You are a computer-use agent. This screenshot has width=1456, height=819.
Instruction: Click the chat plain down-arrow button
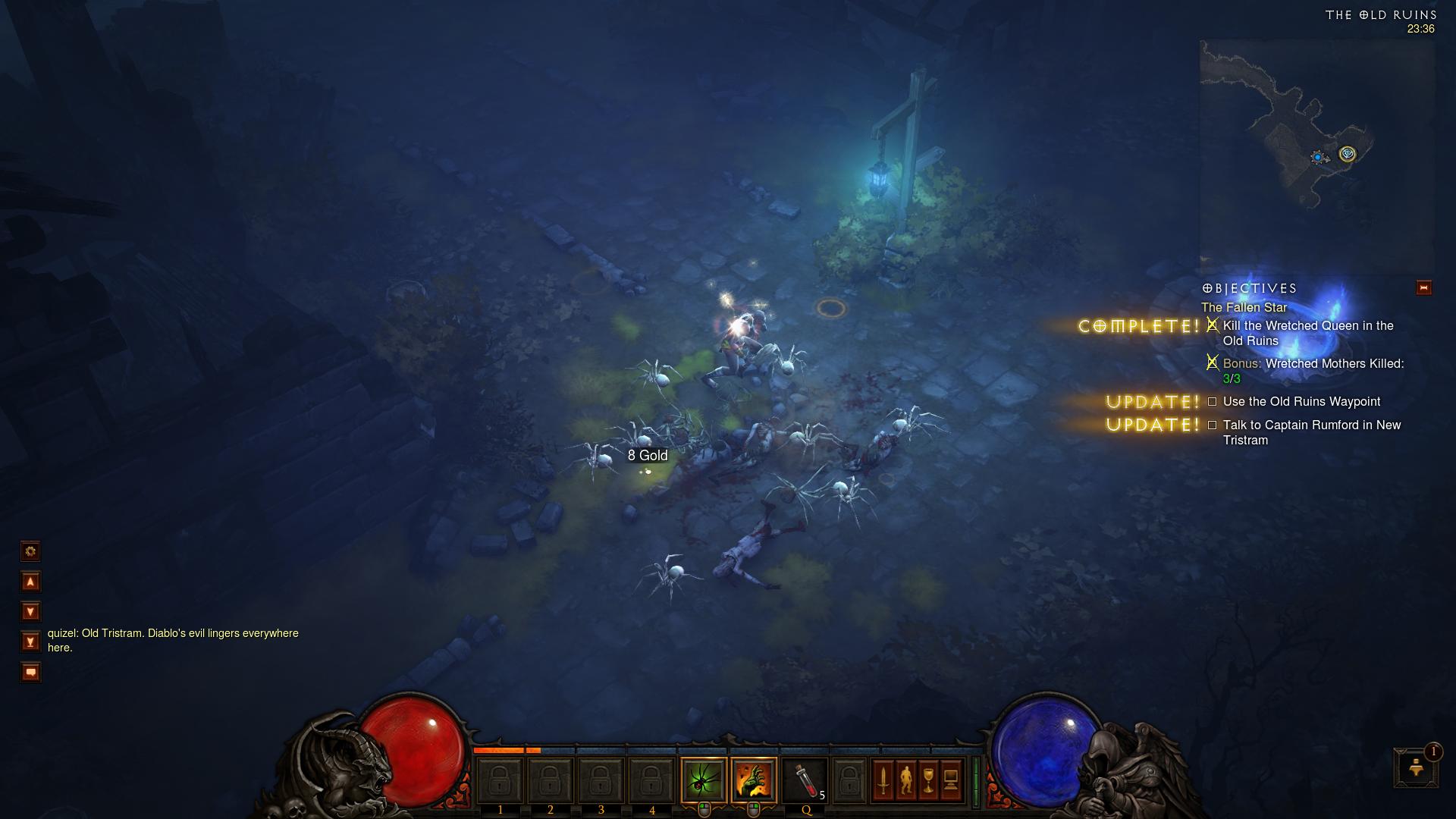30,611
